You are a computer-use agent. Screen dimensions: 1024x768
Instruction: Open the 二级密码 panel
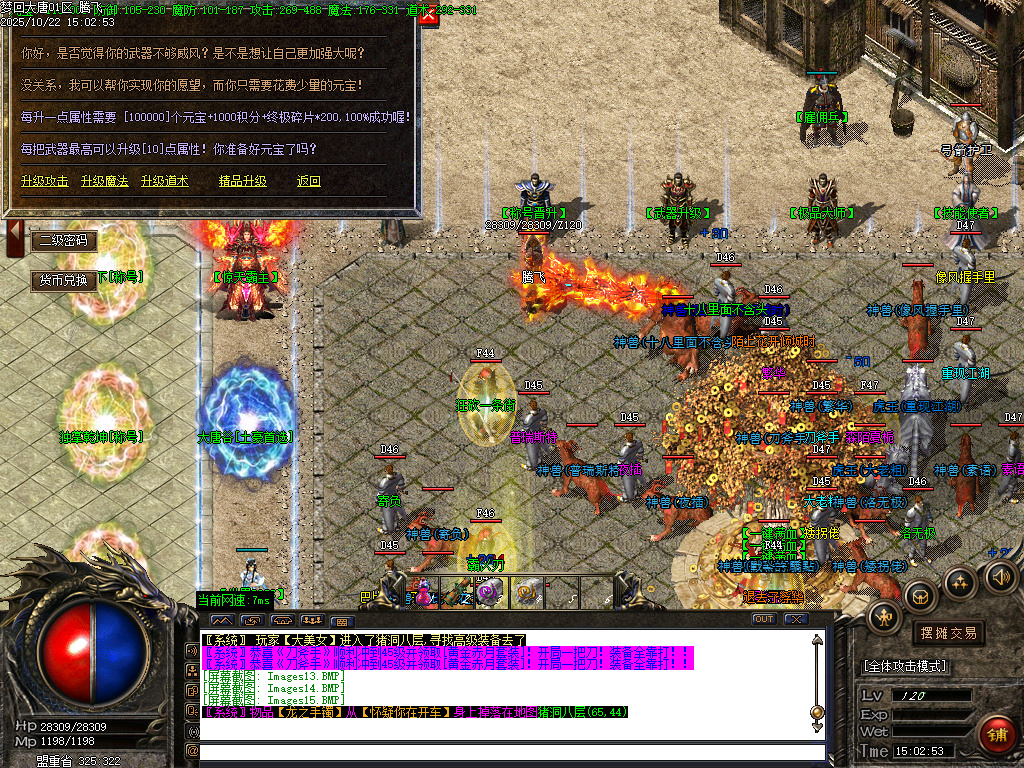coord(65,241)
